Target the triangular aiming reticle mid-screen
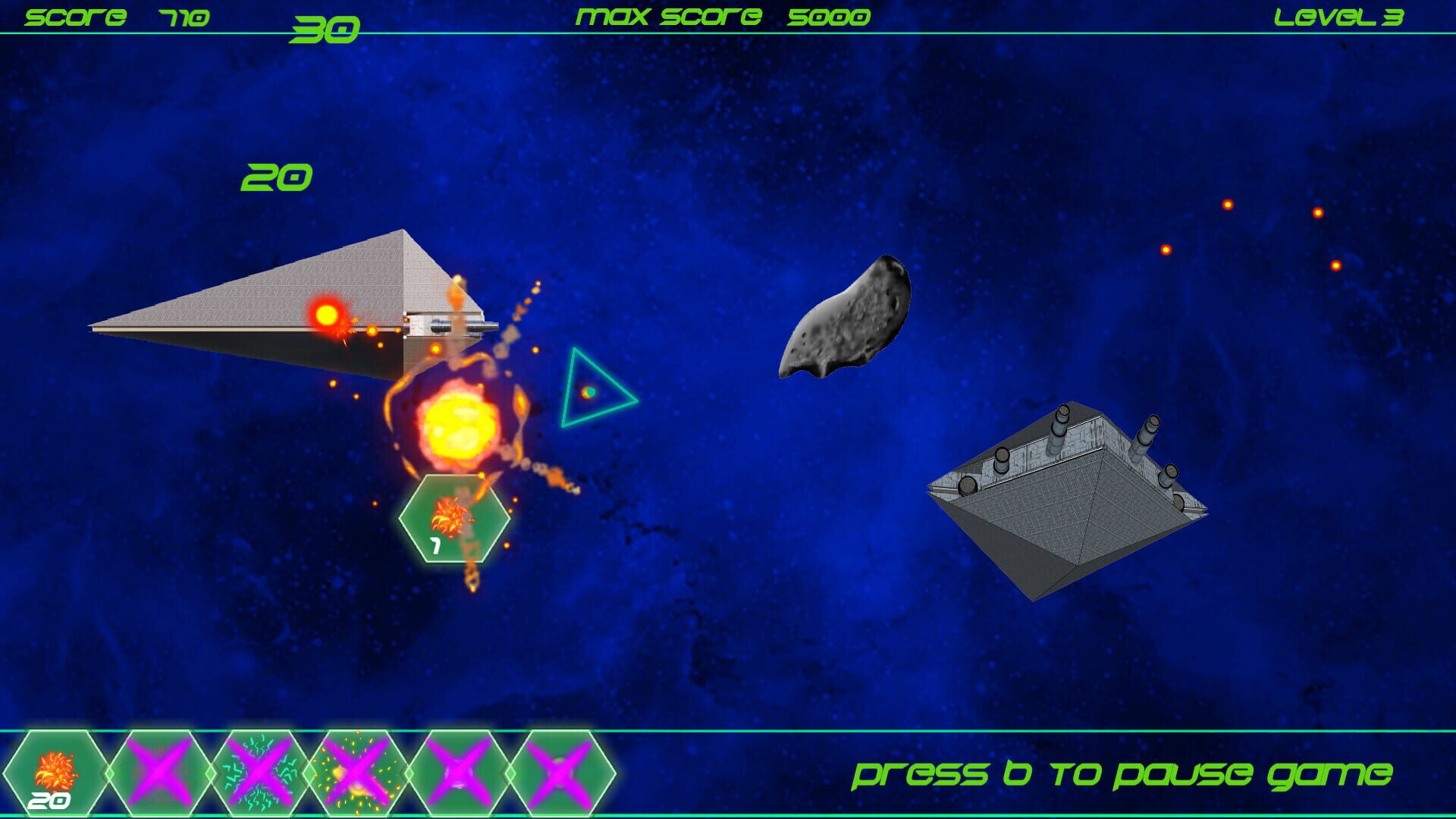Screen dimensions: 1456x819 [x=590, y=389]
